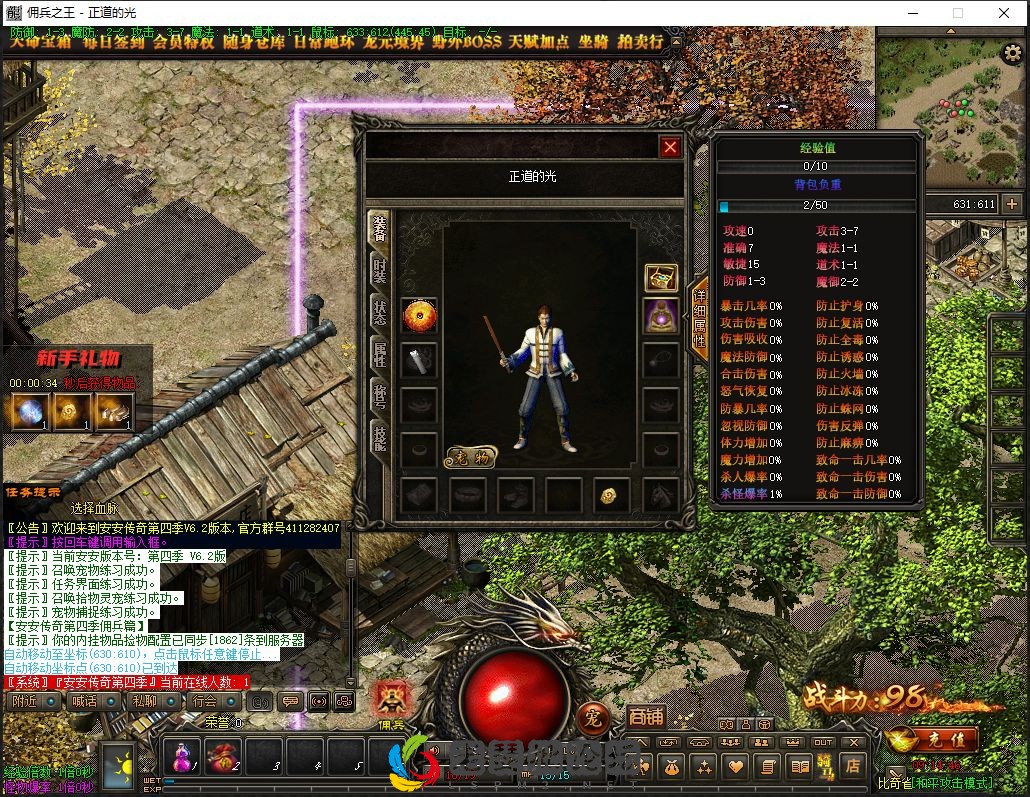
Task: Open the 状态 status tab
Action: (380, 308)
